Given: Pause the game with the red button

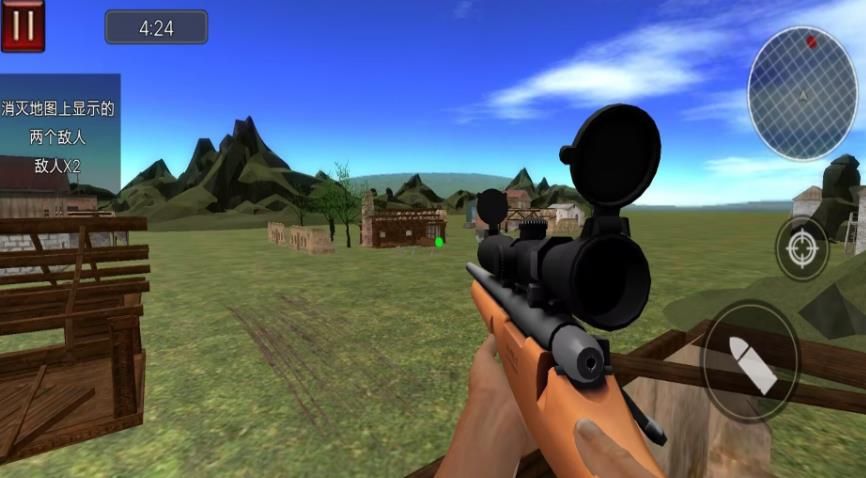Looking at the screenshot, I should pyautogui.click(x=23, y=25).
